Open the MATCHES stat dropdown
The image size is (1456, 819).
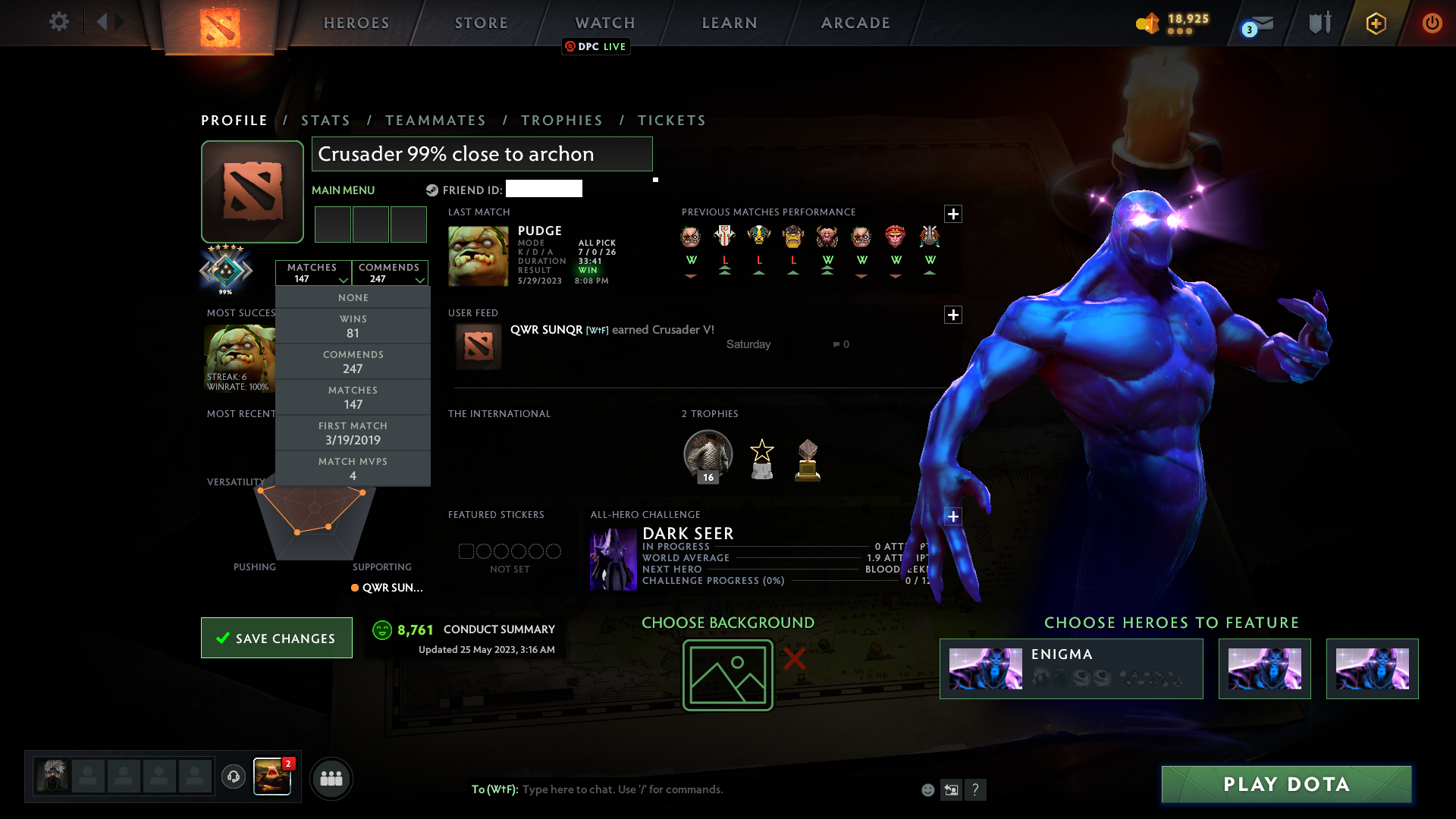point(313,274)
